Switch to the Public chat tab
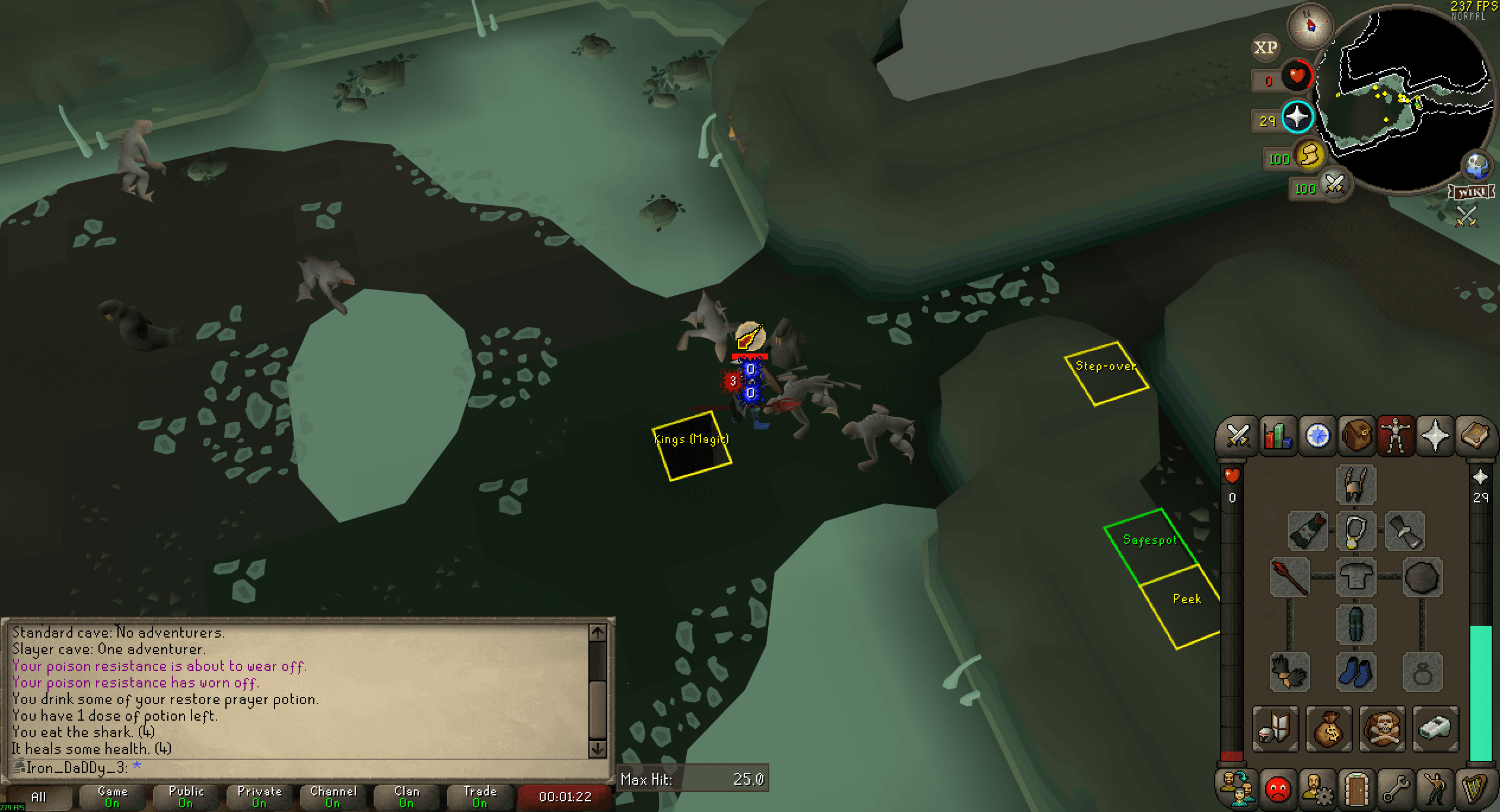 click(x=185, y=795)
